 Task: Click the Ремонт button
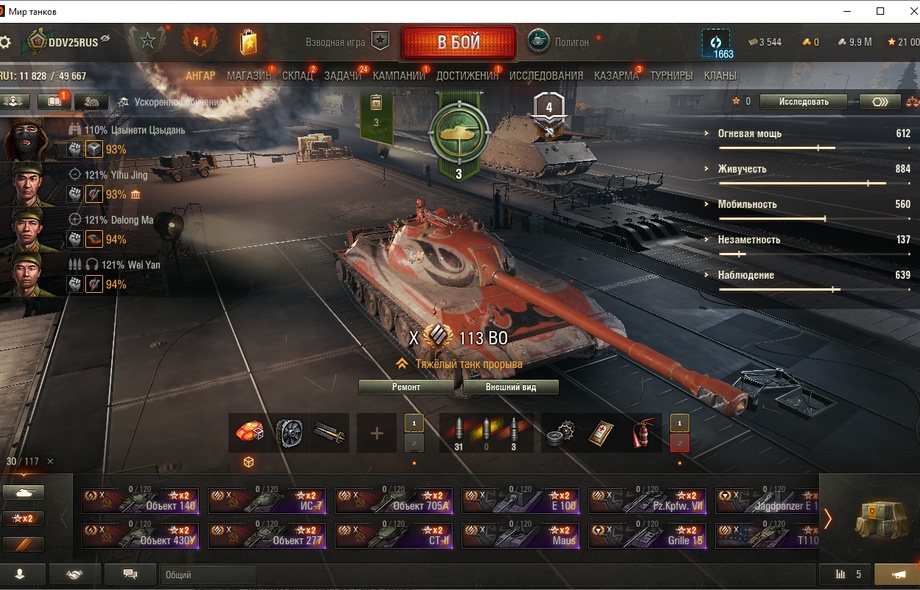(x=406, y=386)
